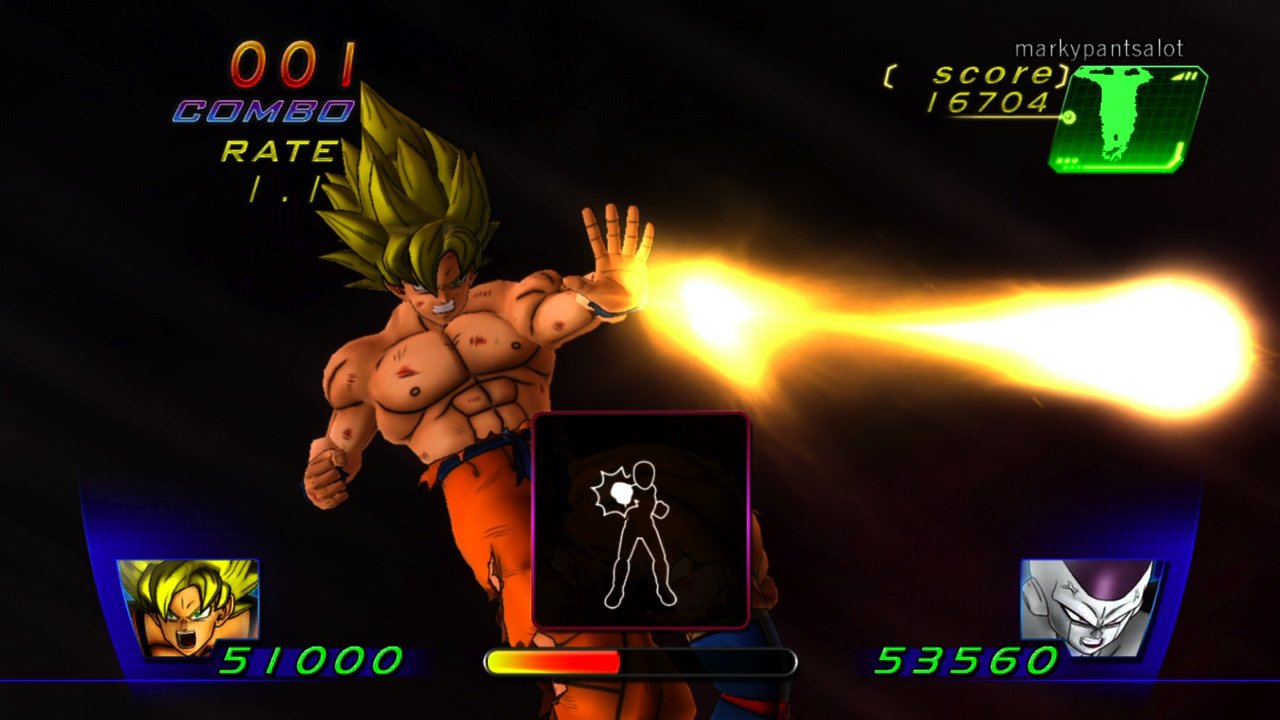Click the red charge meter bar

pyautogui.click(x=553, y=660)
